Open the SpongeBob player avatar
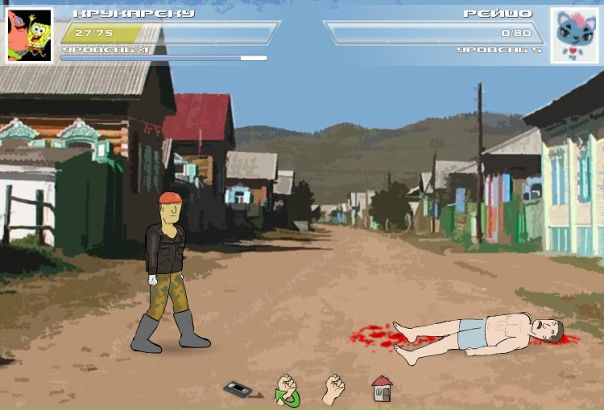This screenshot has height=410, width=604. click(29, 35)
